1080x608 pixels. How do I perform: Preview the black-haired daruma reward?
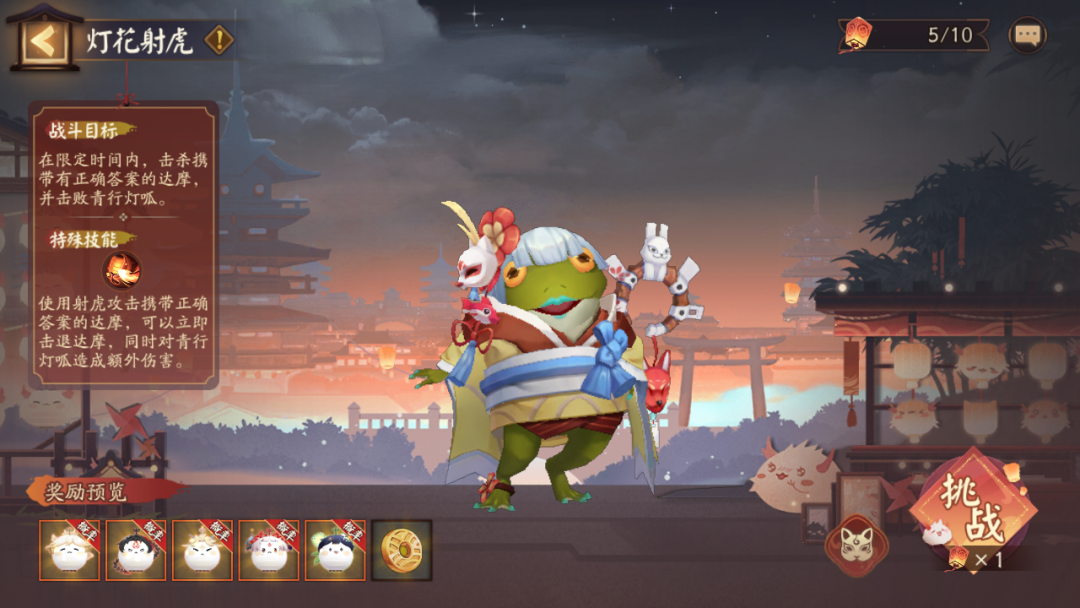click(x=136, y=550)
